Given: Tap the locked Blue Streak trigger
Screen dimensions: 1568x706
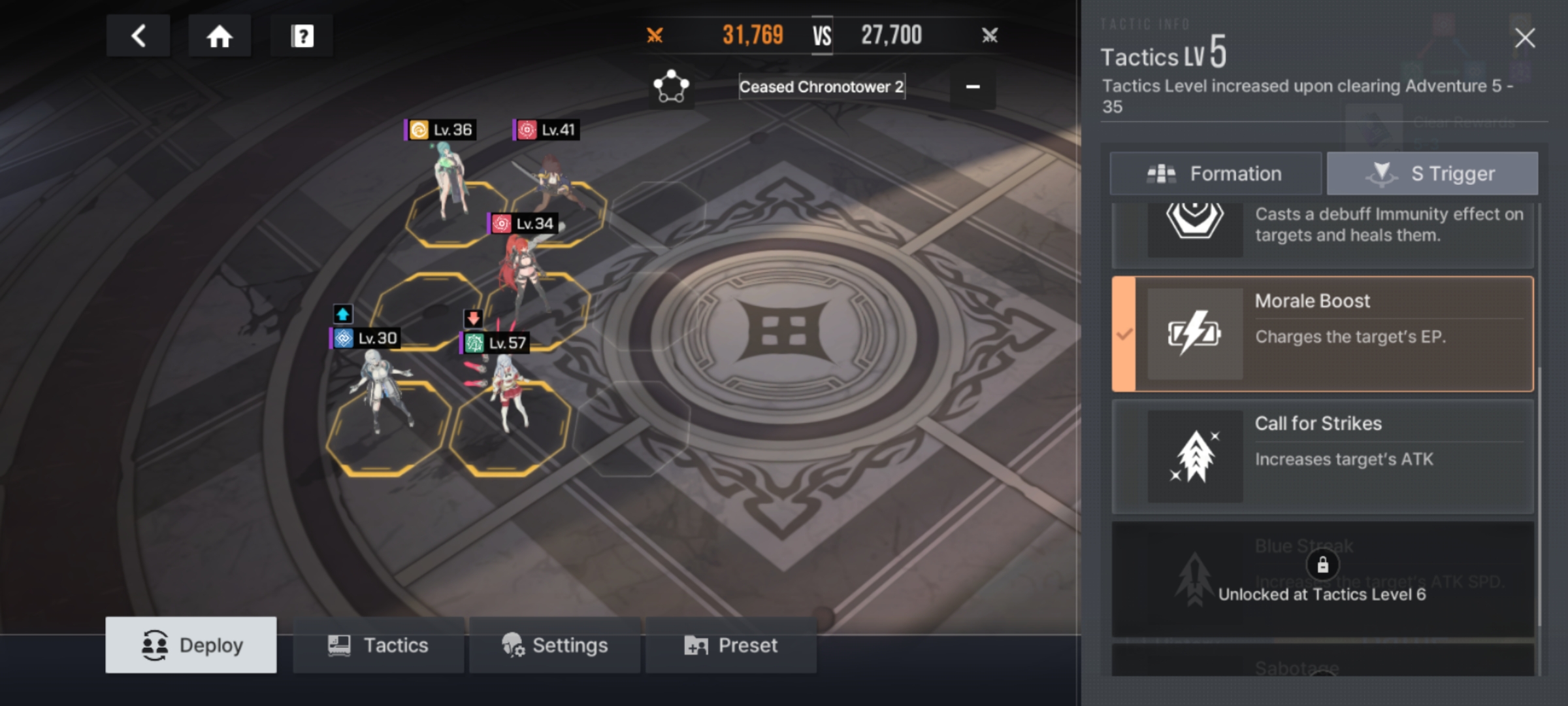Looking at the screenshot, I should [1322, 579].
